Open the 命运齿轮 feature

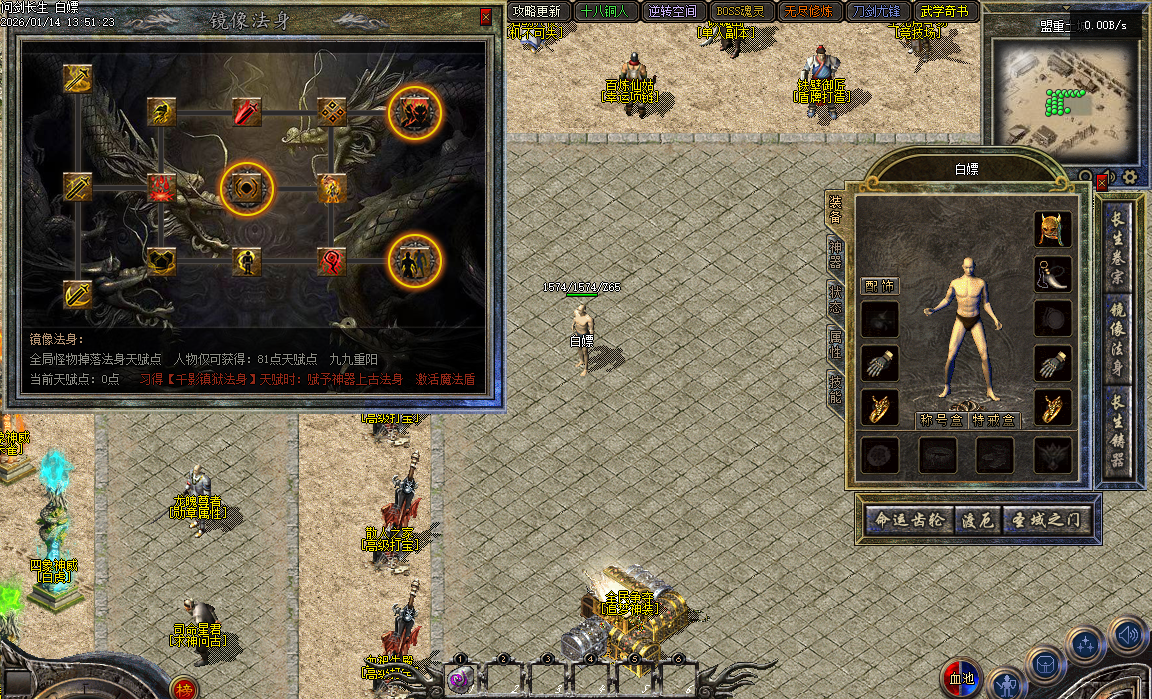point(910,521)
